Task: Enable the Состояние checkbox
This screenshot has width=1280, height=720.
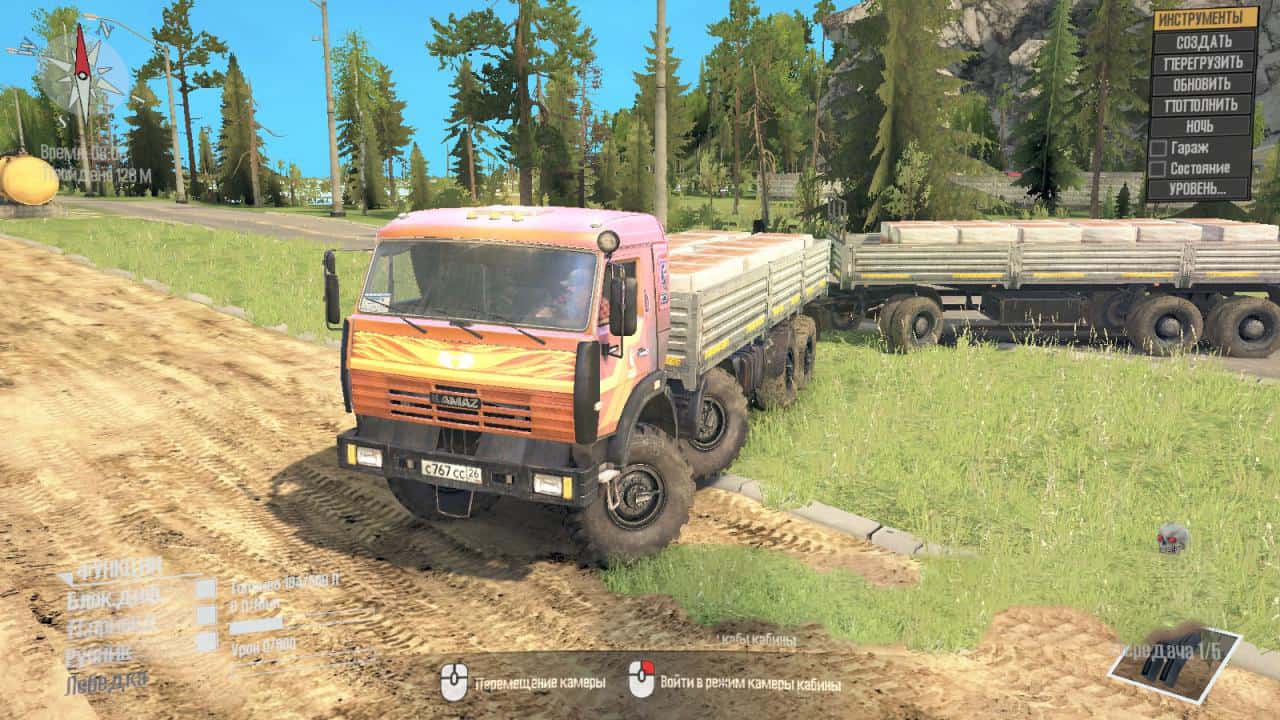Action: coord(1158,168)
